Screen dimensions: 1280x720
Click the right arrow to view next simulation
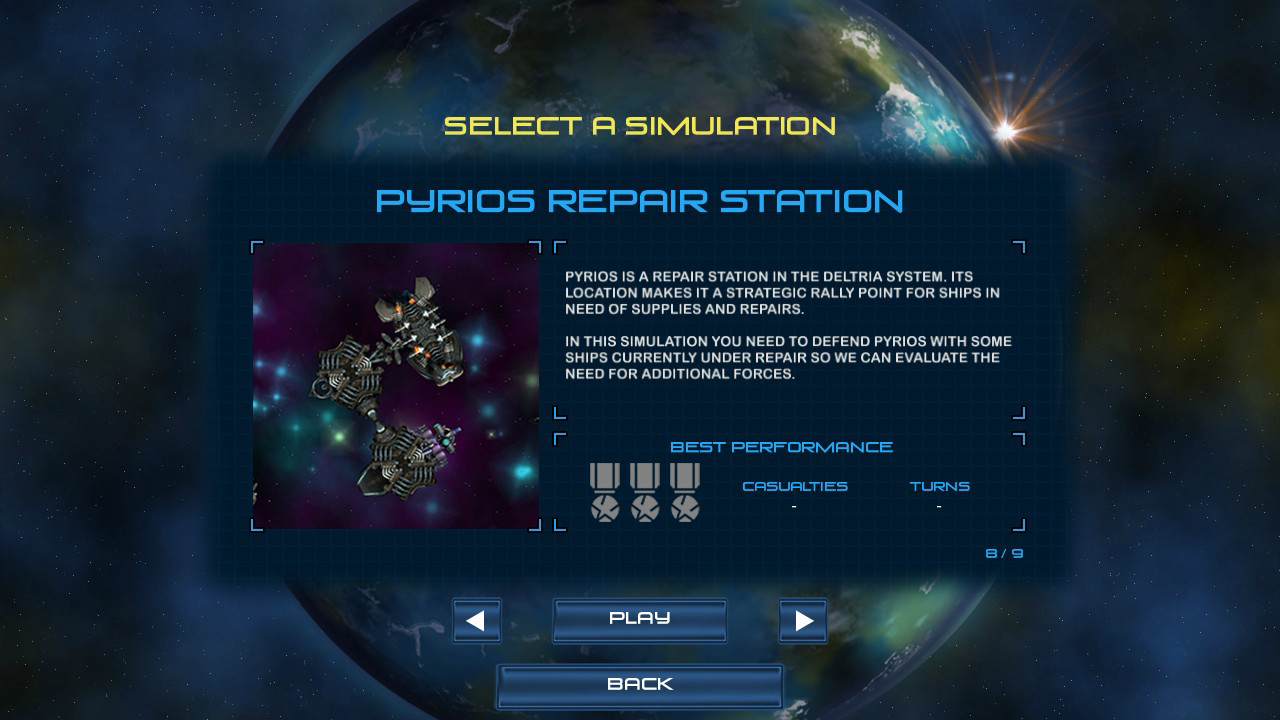pyautogui.click(x=803, y=620)
